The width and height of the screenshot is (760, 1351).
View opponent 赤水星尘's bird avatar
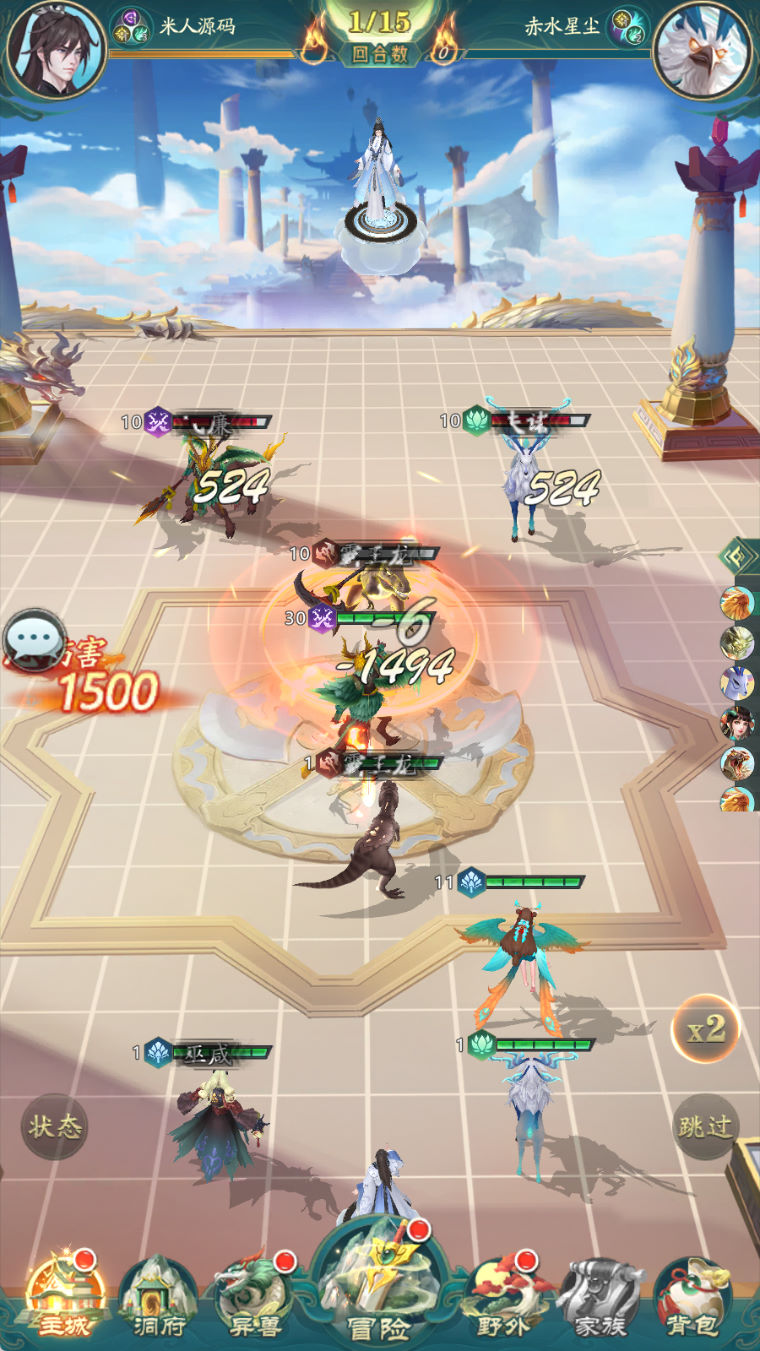[x=703, y=49]
